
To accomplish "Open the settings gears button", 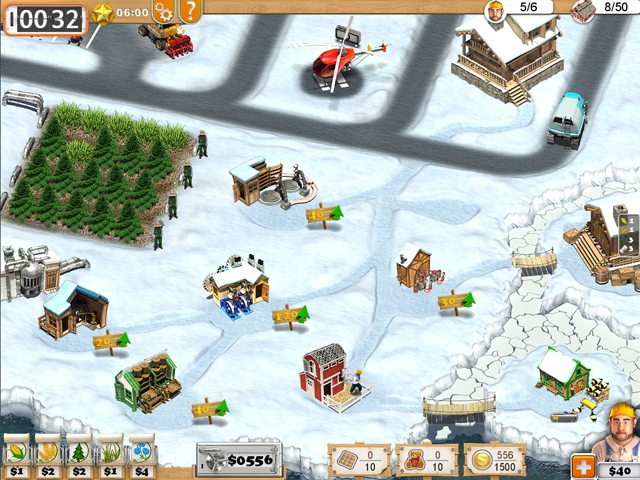I will [x=164, y=12].
